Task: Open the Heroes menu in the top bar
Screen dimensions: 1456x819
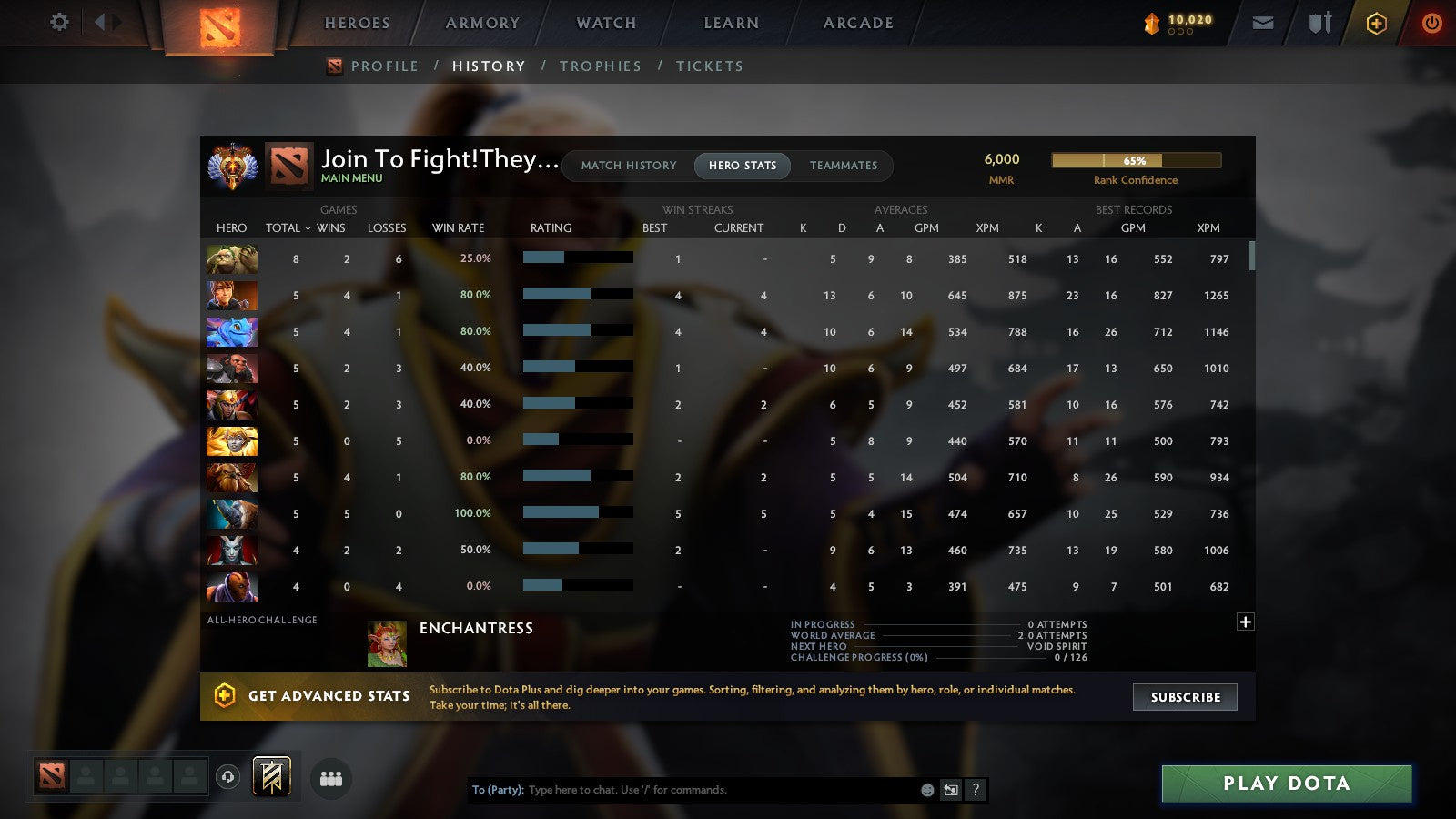Action: (x=357, y=23)
